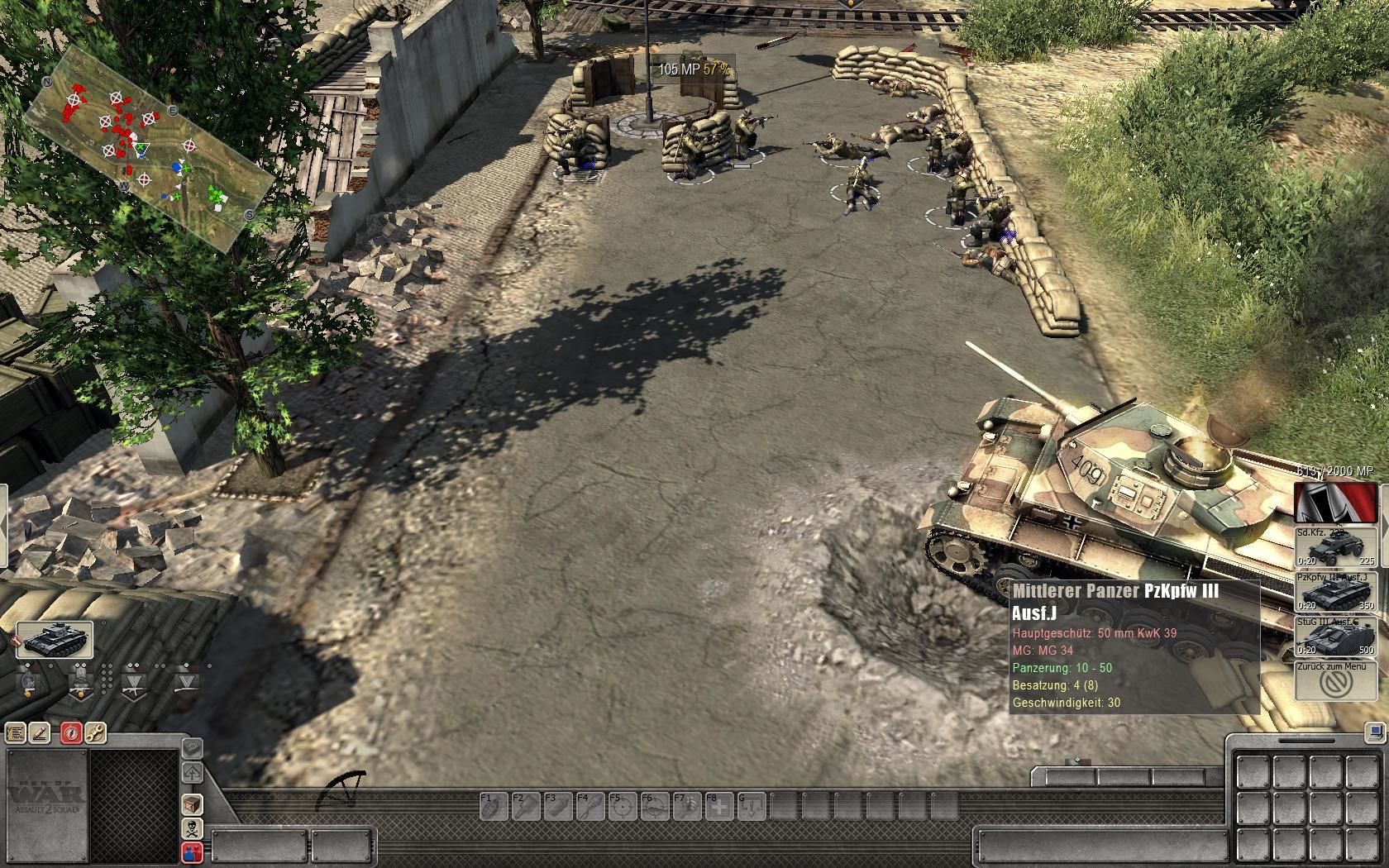Open the wrench settings icon
This screenshot has height=868, width=1389.
pyautogui.click(x=95, y=732)
